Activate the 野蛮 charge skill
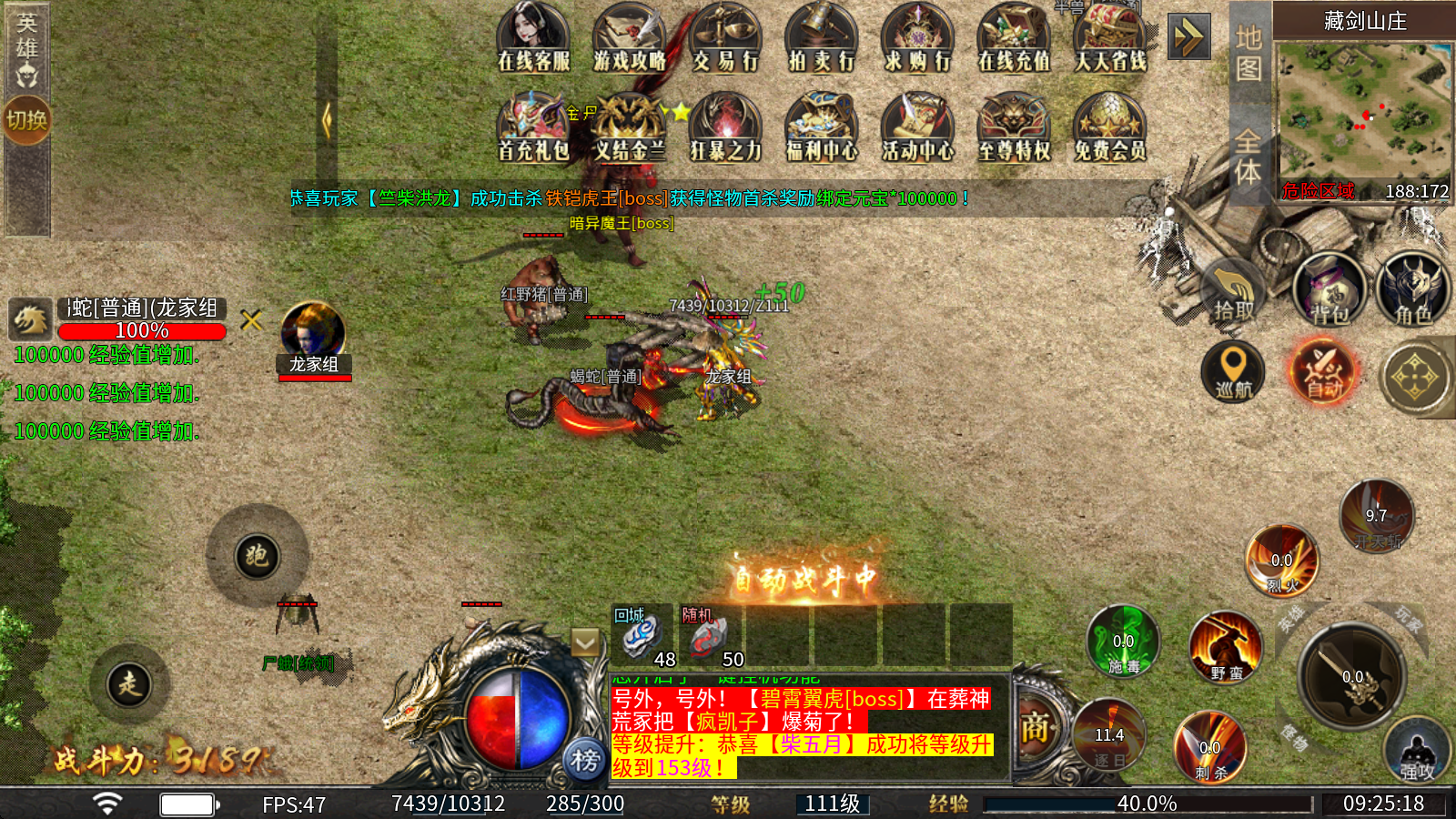This screenshot has height=819, width=1456. point(1226,648)
